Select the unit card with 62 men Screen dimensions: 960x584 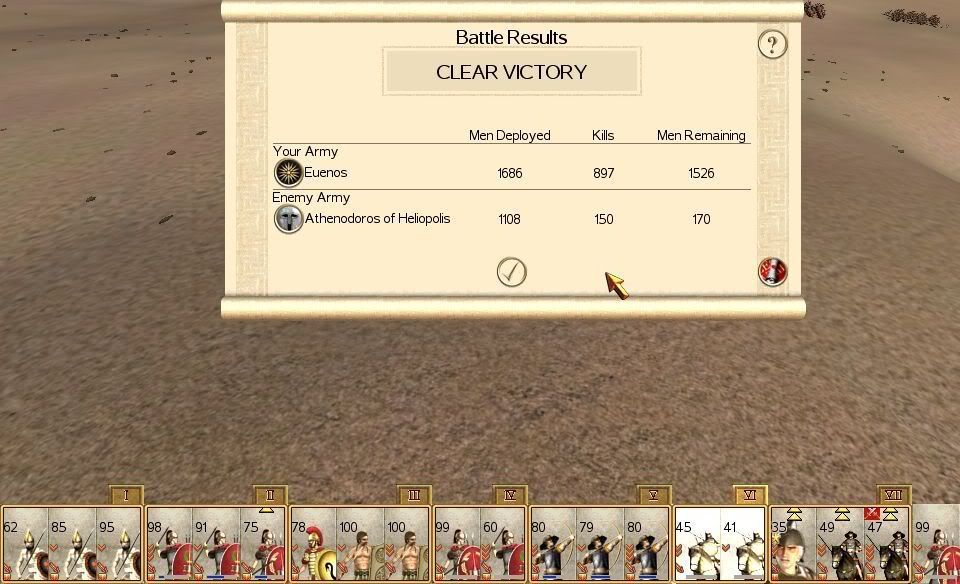pos(24,545)
